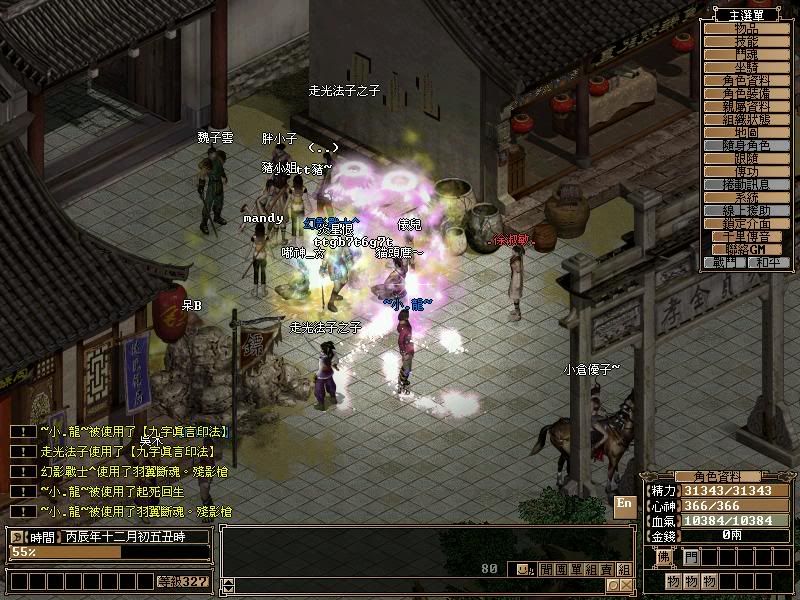Contact a GM via 聯絡GM
Screen dimensions: 800x600
tap(746, 249)
